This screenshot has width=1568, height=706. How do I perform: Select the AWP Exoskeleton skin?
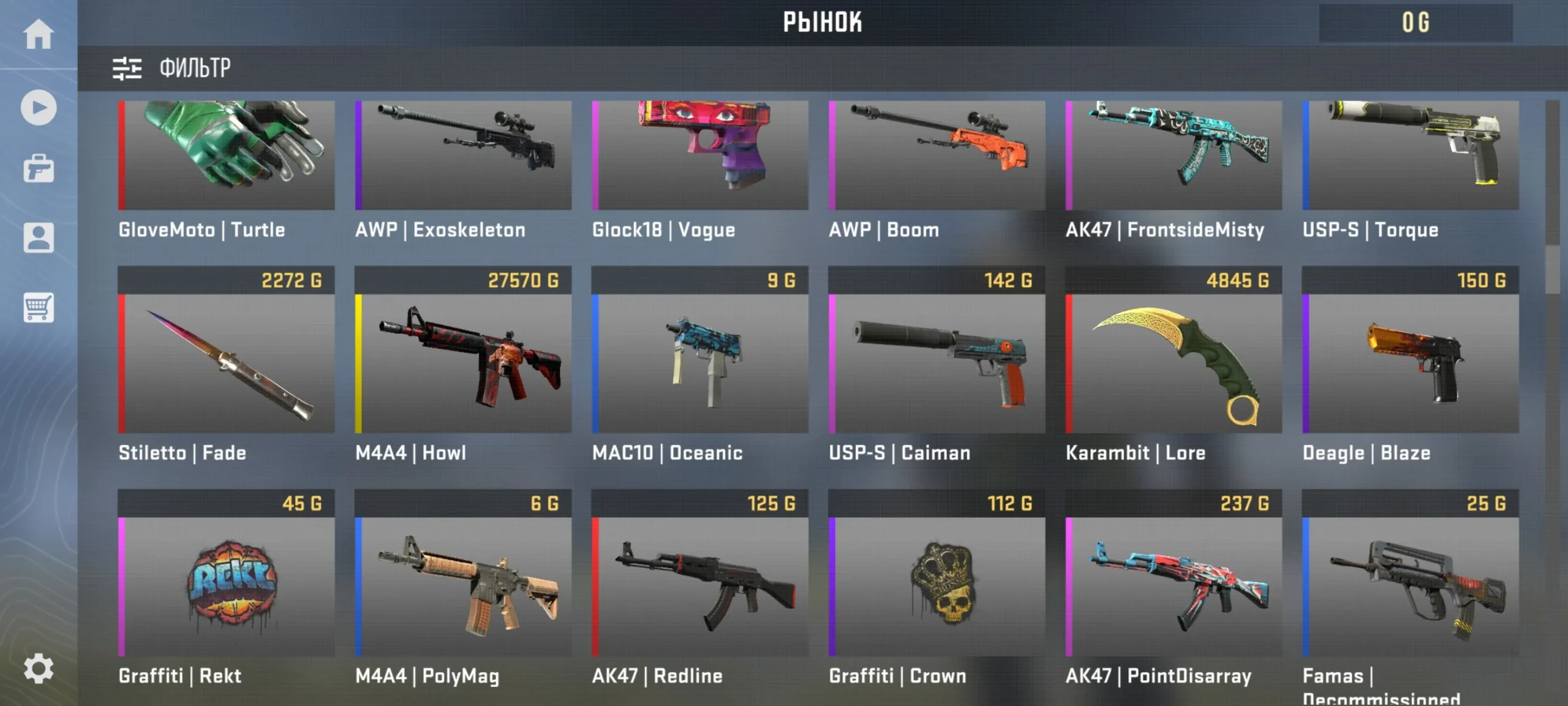462,156
